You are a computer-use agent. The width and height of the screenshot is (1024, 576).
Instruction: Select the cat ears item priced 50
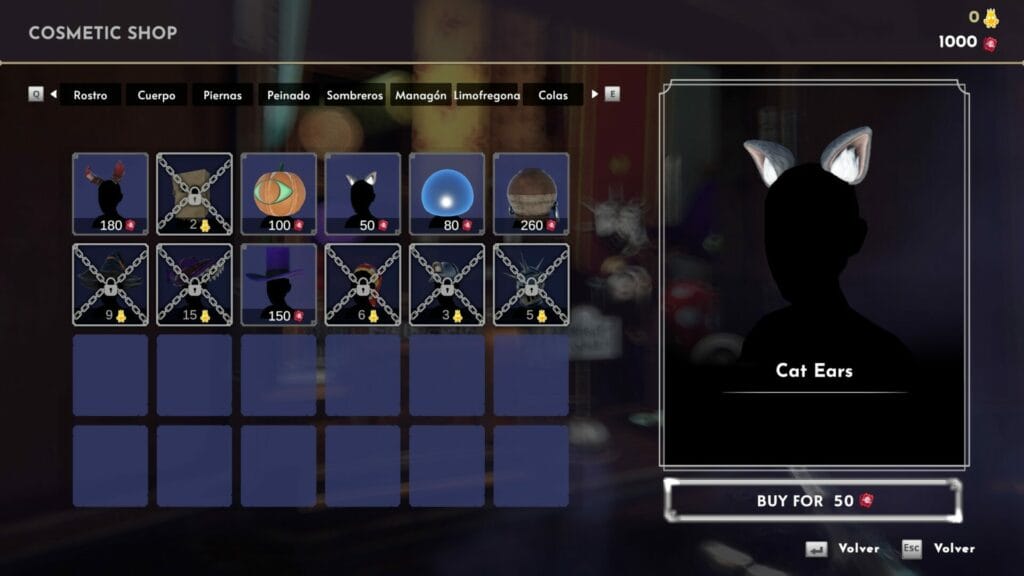pos(362,193)
